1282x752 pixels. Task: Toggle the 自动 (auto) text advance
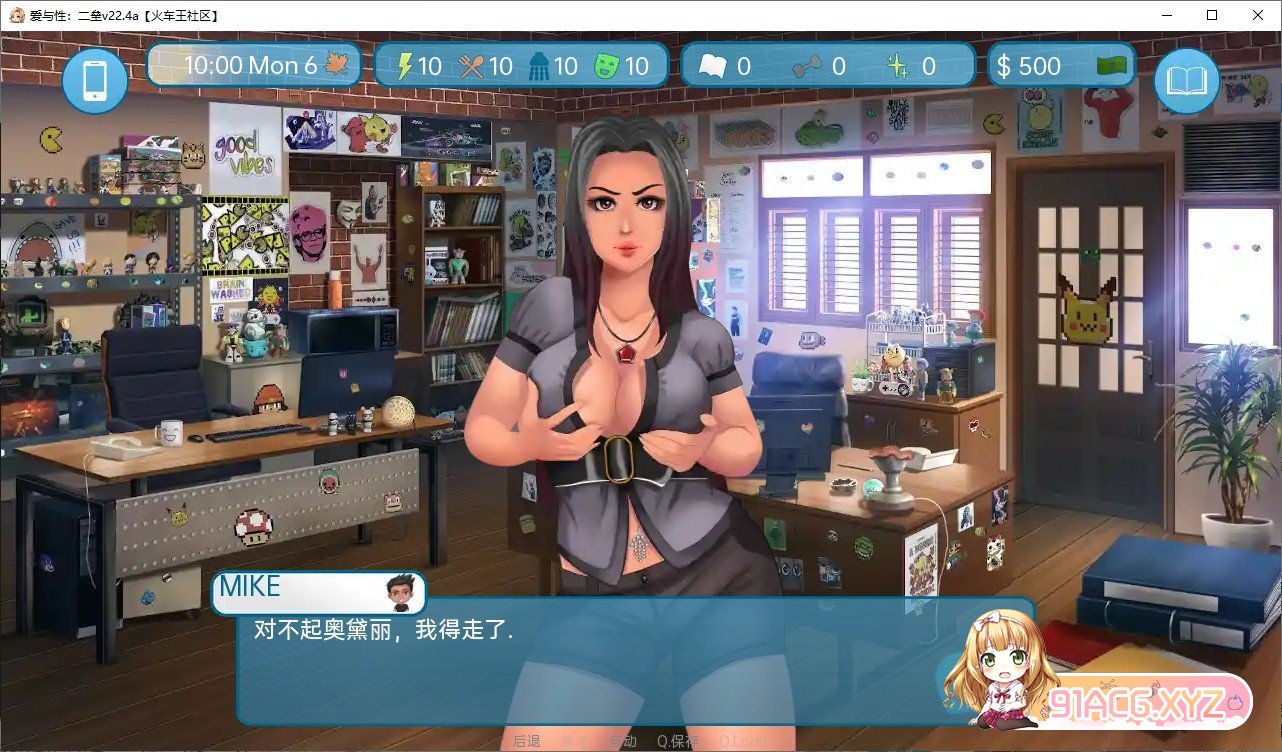click(x=622, y=741)
